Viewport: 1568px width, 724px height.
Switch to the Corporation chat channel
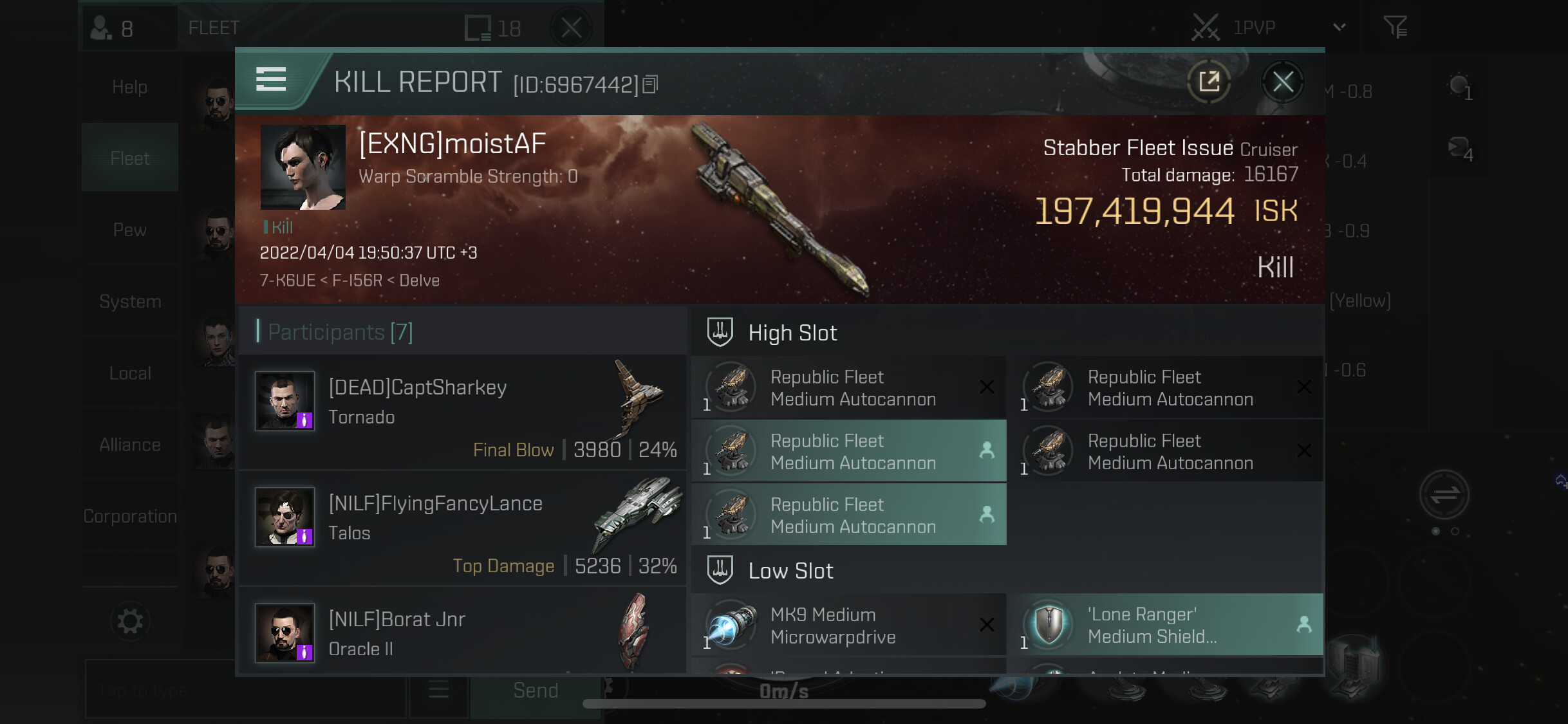coord(129,516)
